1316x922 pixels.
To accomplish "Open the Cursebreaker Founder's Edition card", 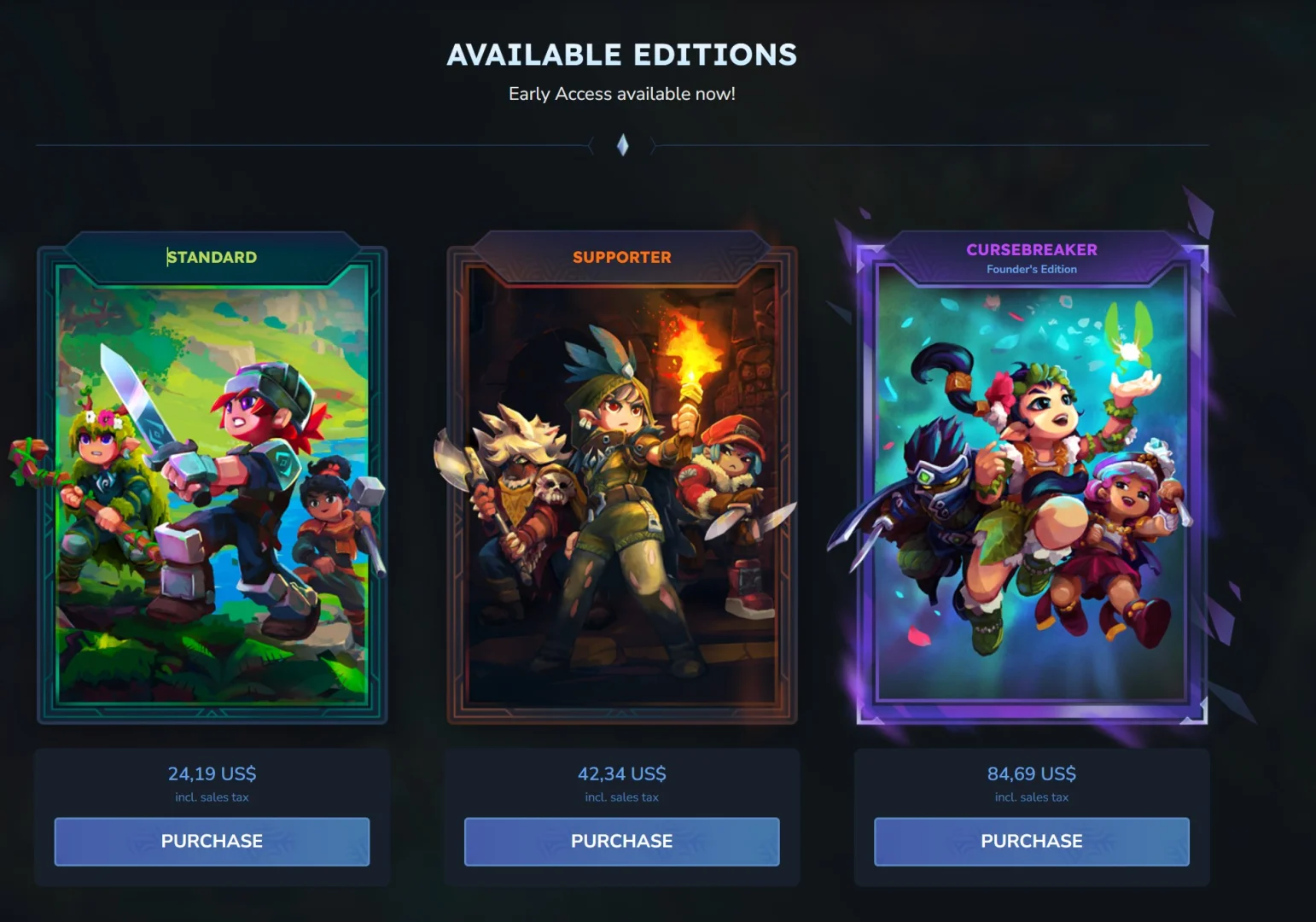I will pos(1031,487).
